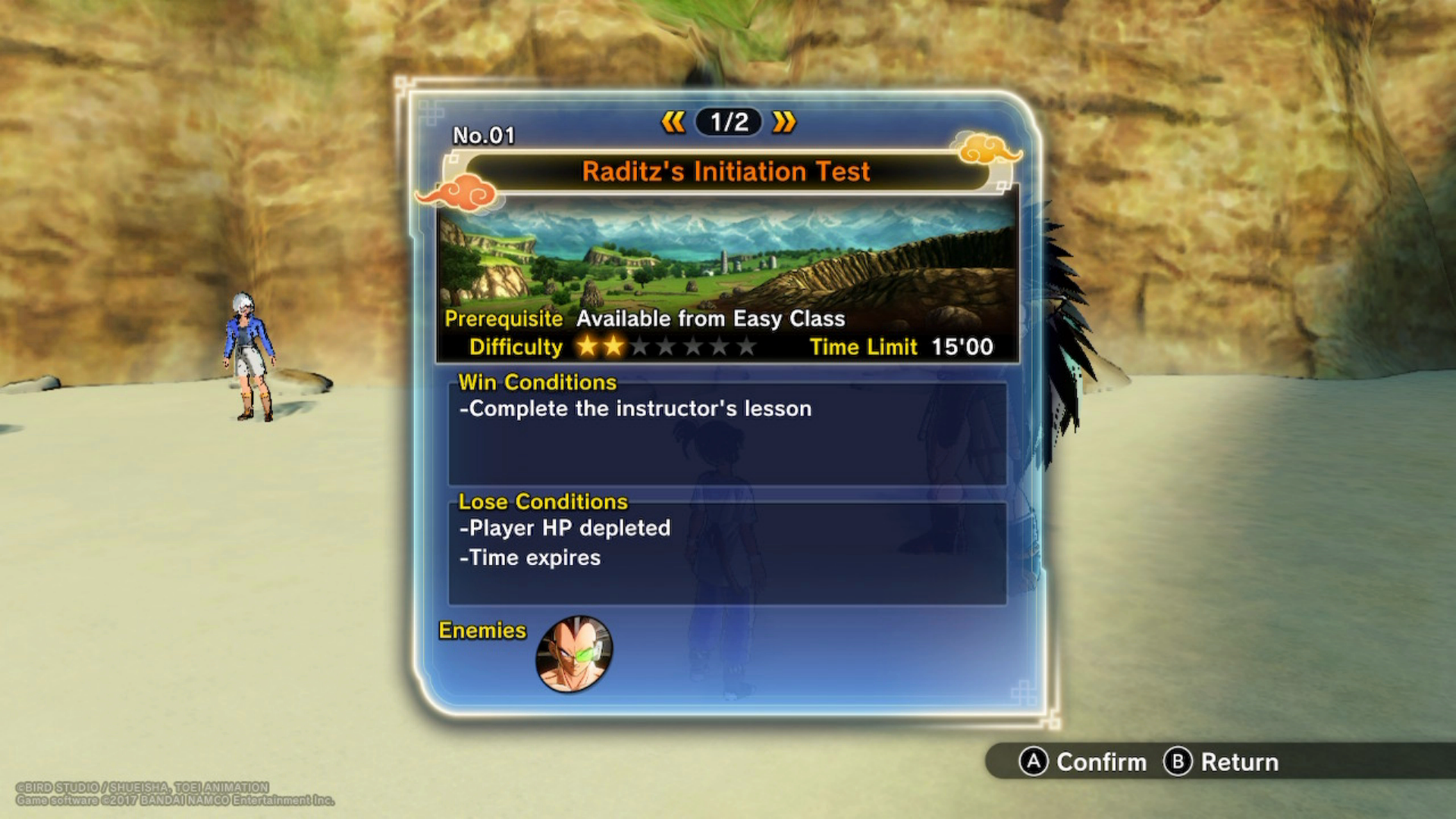Select the Raditz enemy portrait
Image resolution: width=1456 pixels, height=819 pixels.
[x=574, y=654]
